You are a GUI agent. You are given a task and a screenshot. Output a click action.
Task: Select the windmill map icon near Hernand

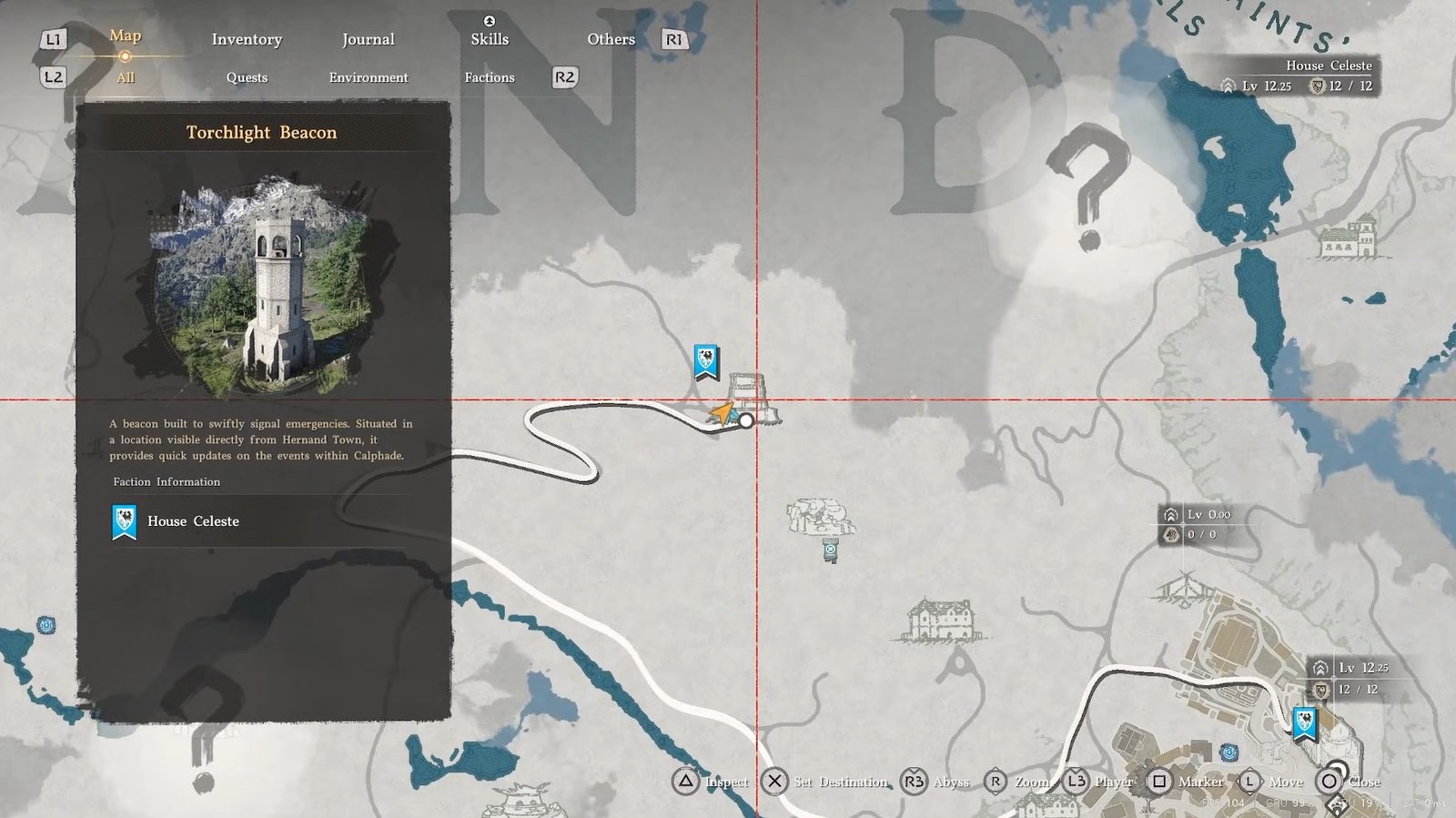click(x=1185, y=589)
